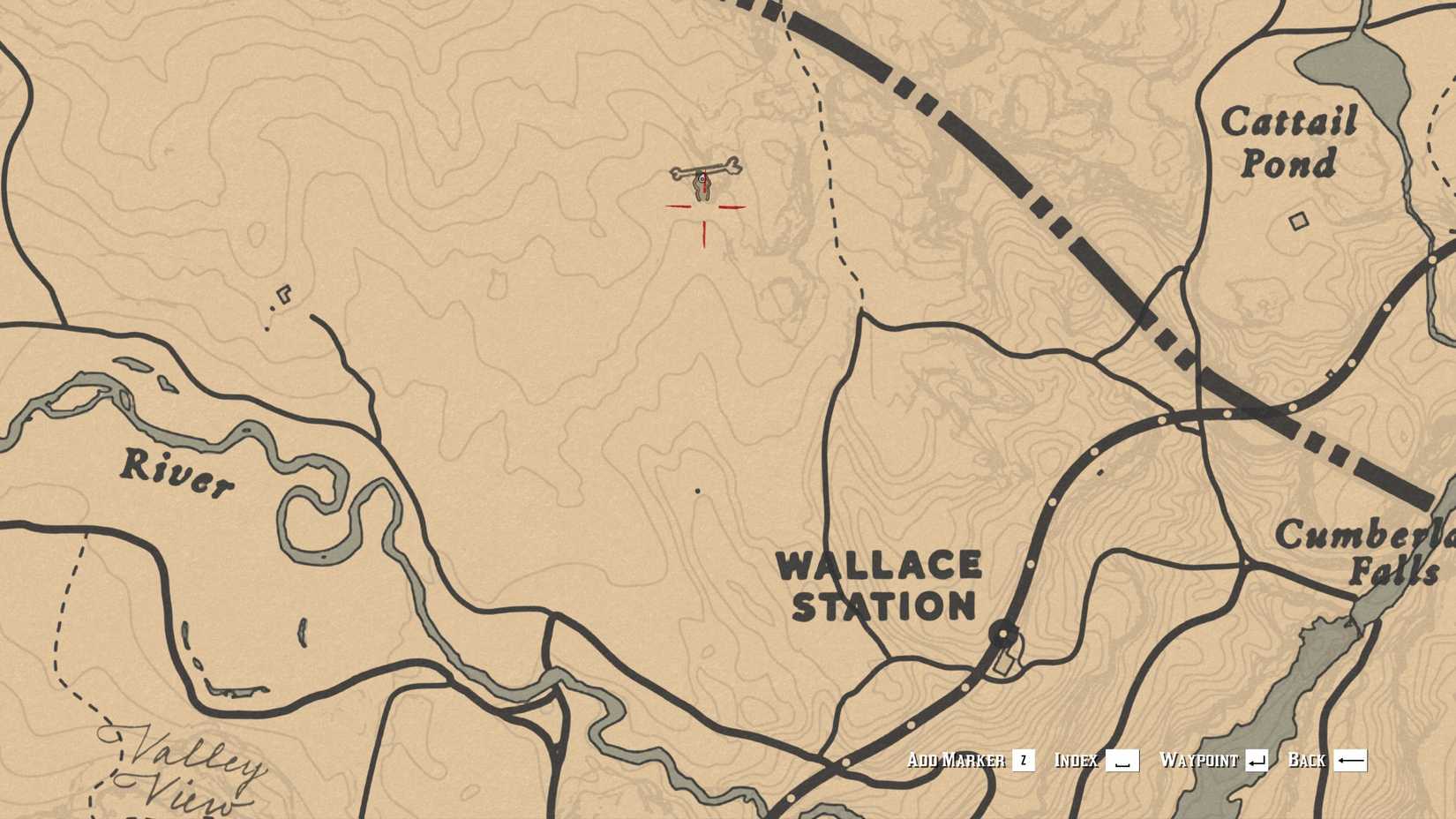Click the River label on the west side
The height and width of the screenshot is (819, 1456).
[176, 470]
